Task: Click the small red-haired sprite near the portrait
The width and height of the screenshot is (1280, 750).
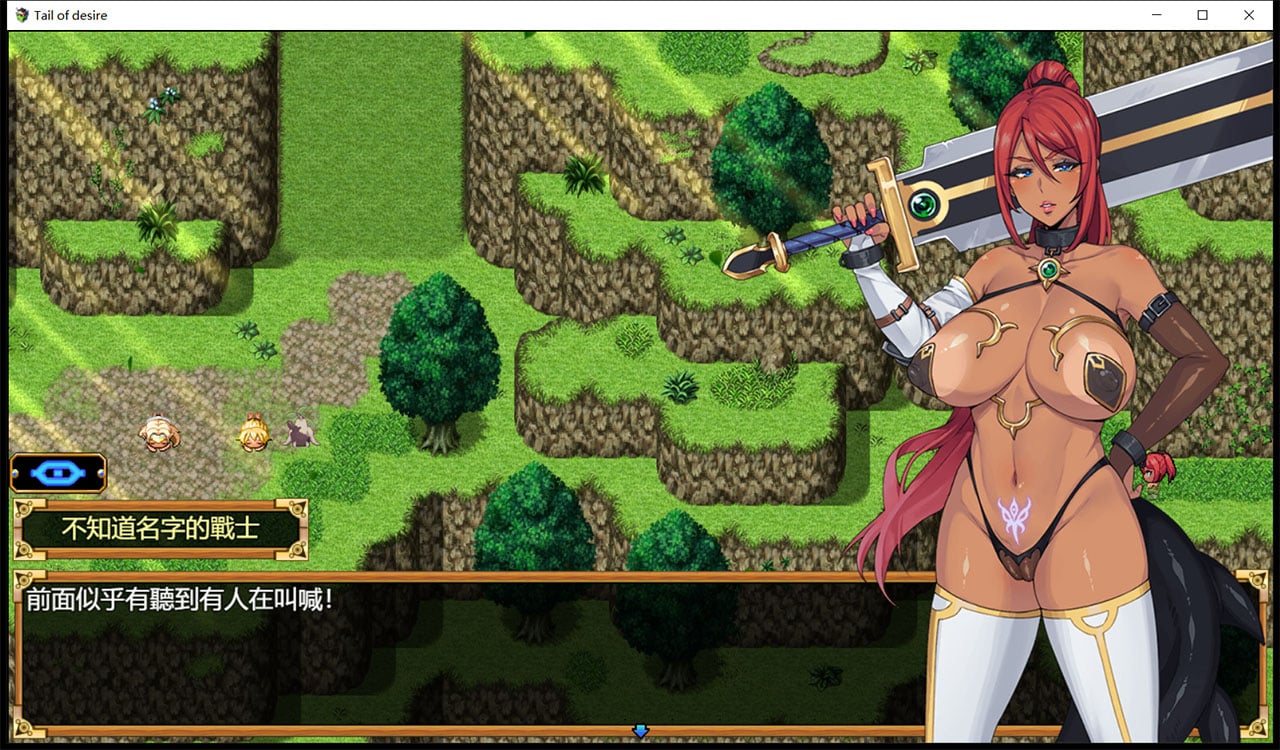Action: click(x=1157, y=470)
